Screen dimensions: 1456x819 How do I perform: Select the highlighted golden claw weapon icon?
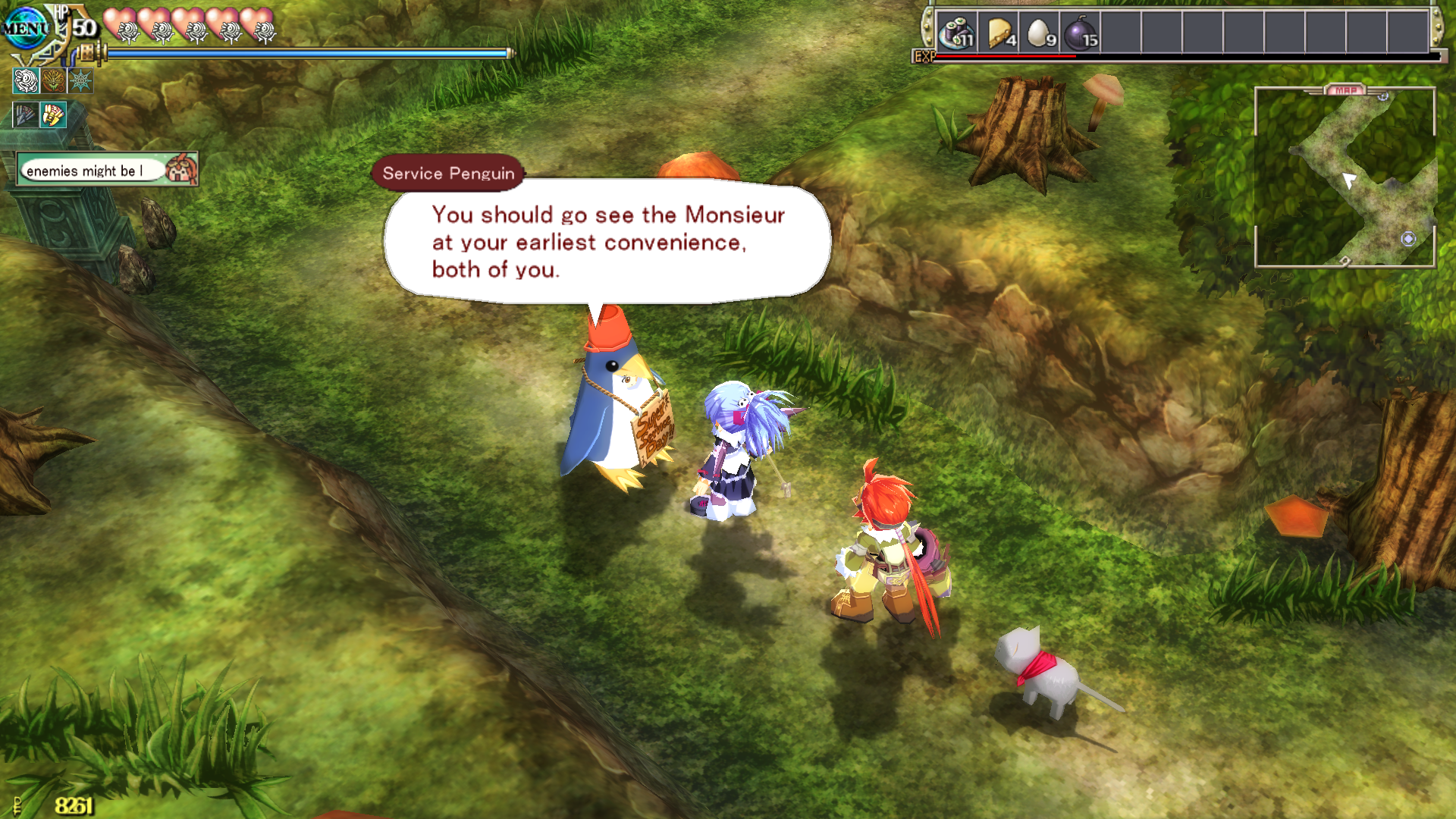53,115
